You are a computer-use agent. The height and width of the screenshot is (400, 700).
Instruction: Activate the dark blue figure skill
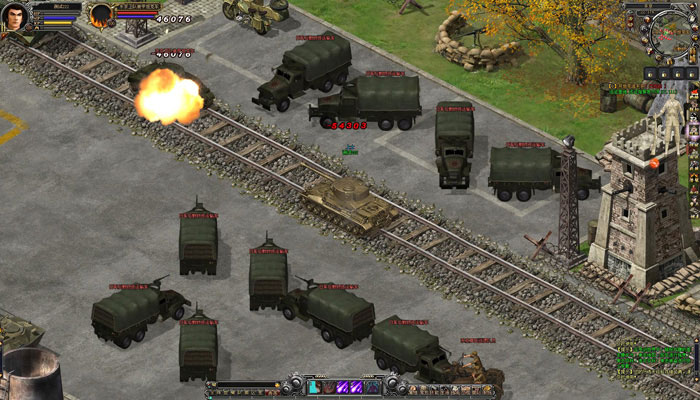[x=372, y=387]
